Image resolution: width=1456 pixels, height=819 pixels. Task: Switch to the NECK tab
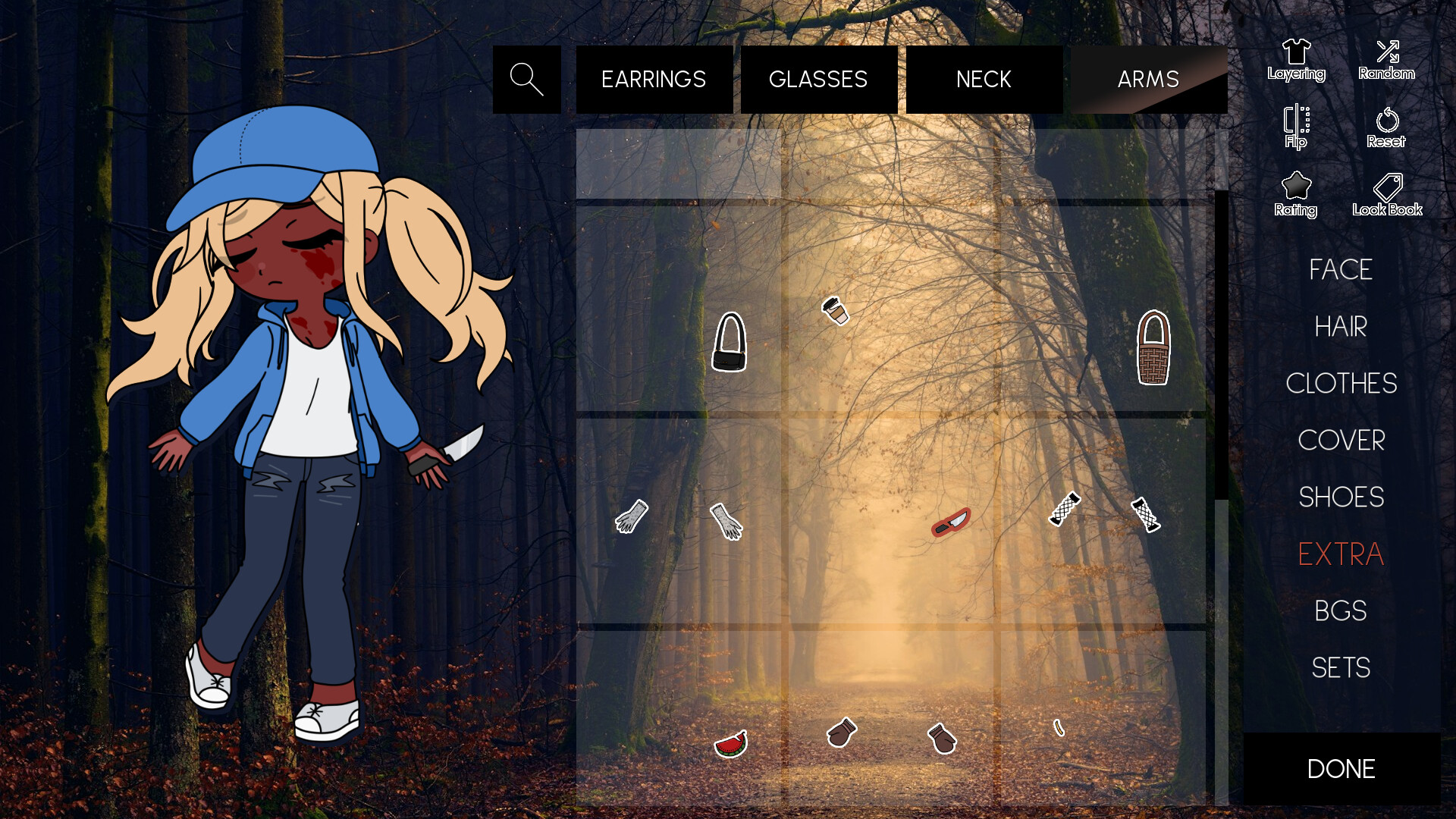tap(984, 79)
